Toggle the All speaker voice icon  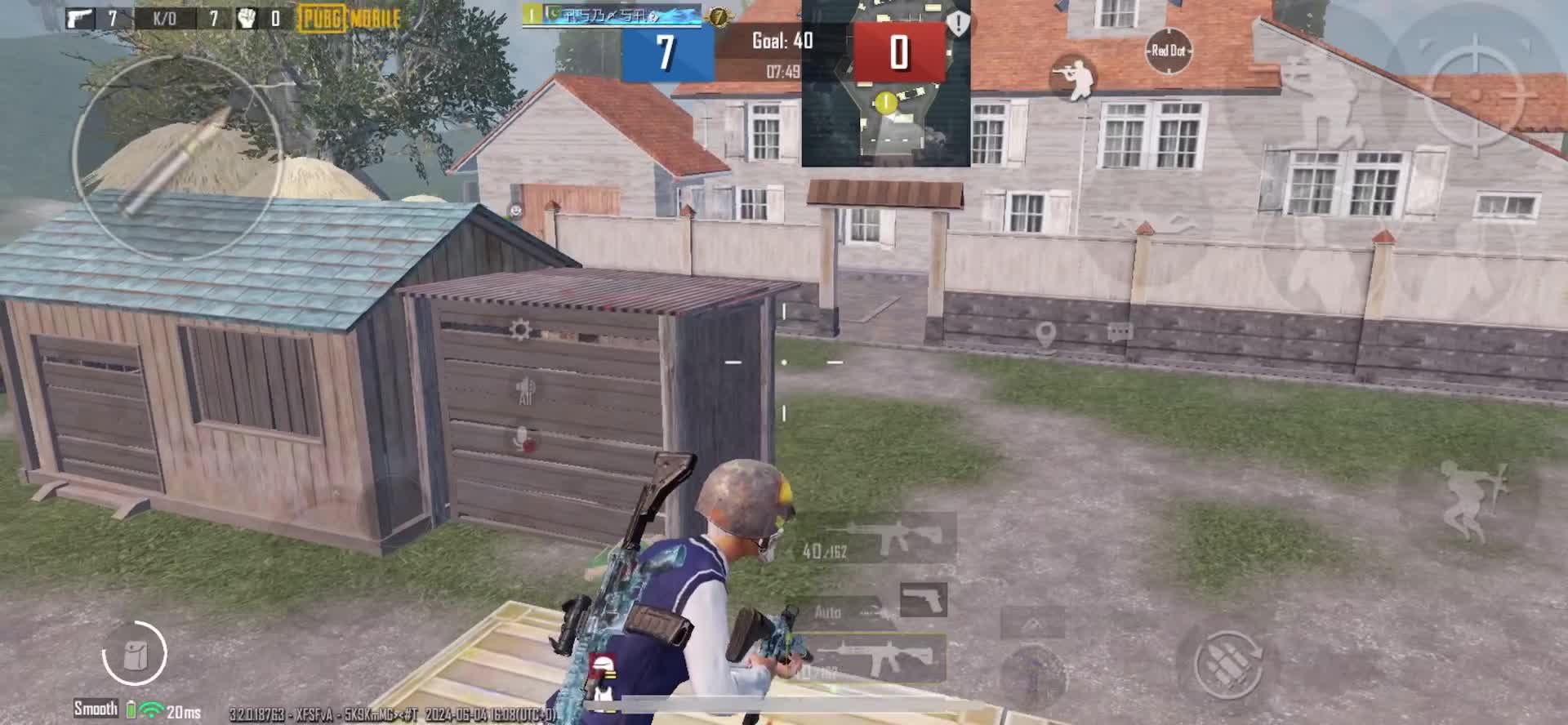525,391
